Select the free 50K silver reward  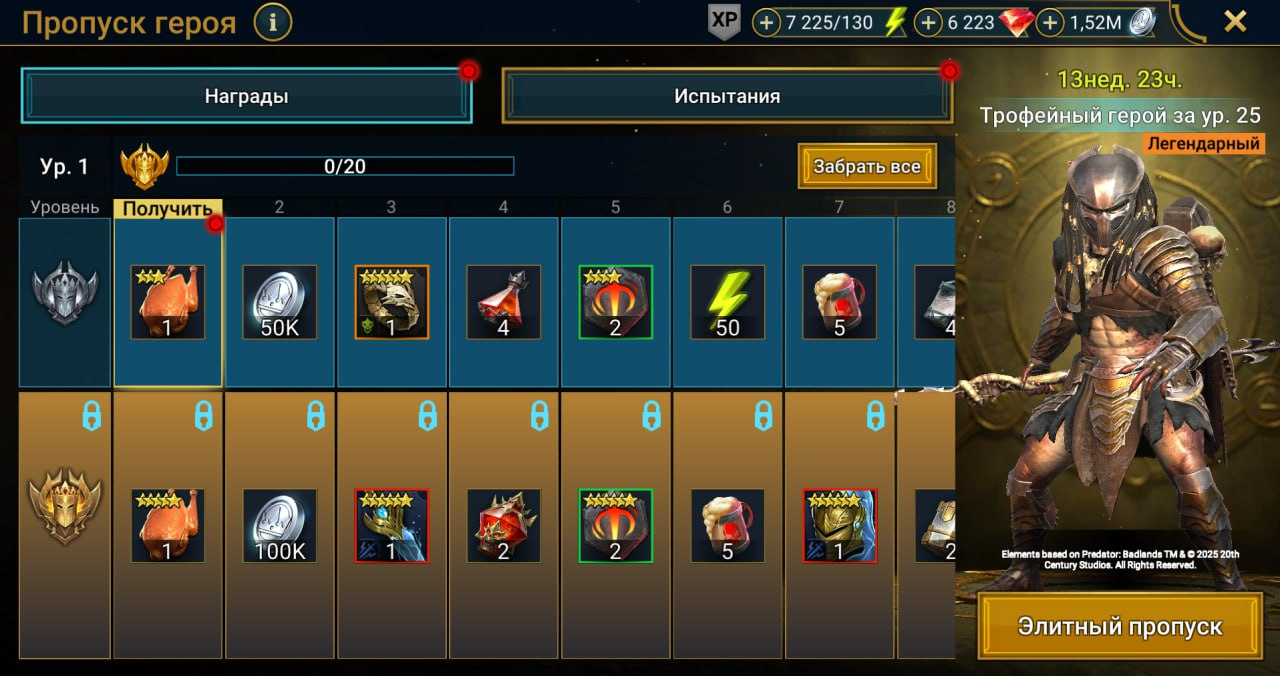(x=280, y=302)
